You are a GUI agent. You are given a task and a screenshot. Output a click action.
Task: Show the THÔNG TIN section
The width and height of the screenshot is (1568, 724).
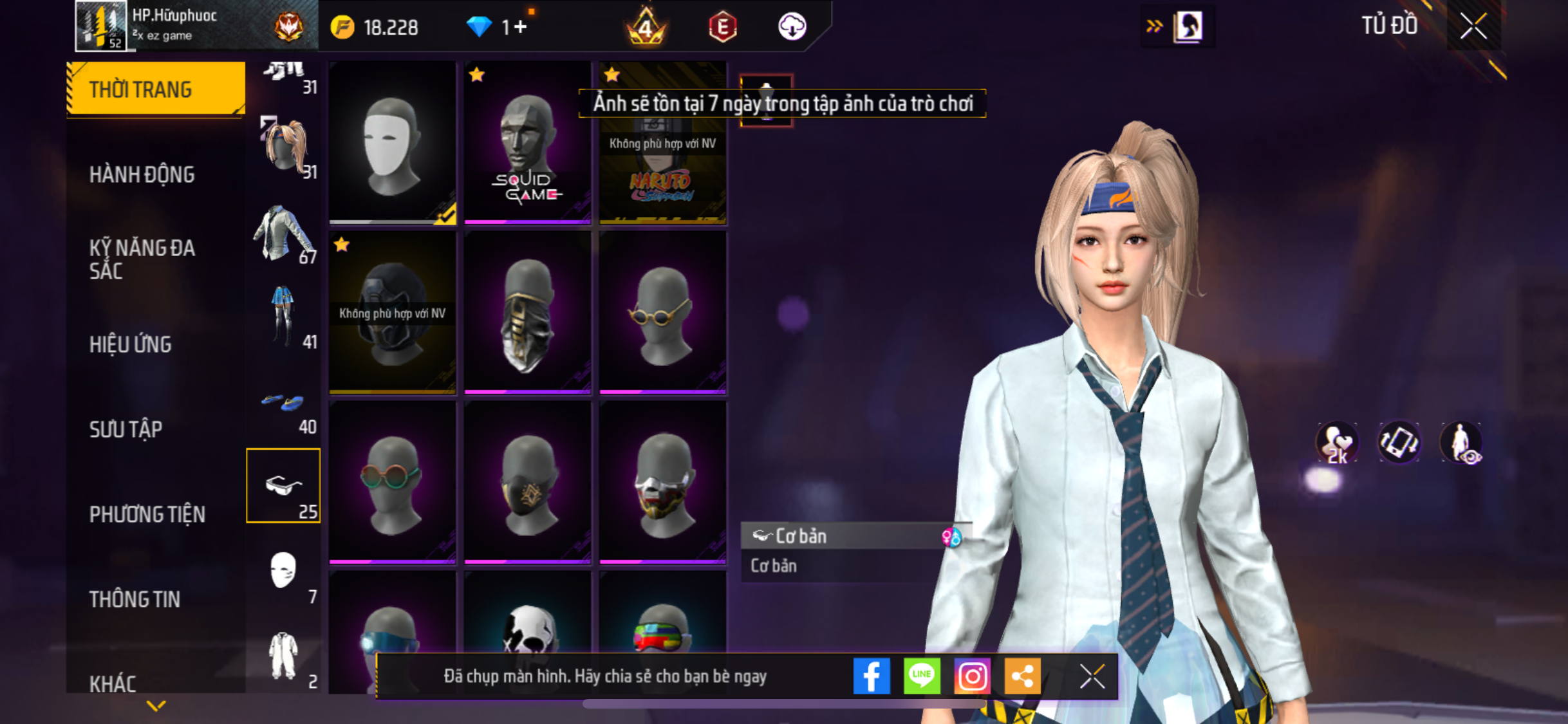click(135, 599)
